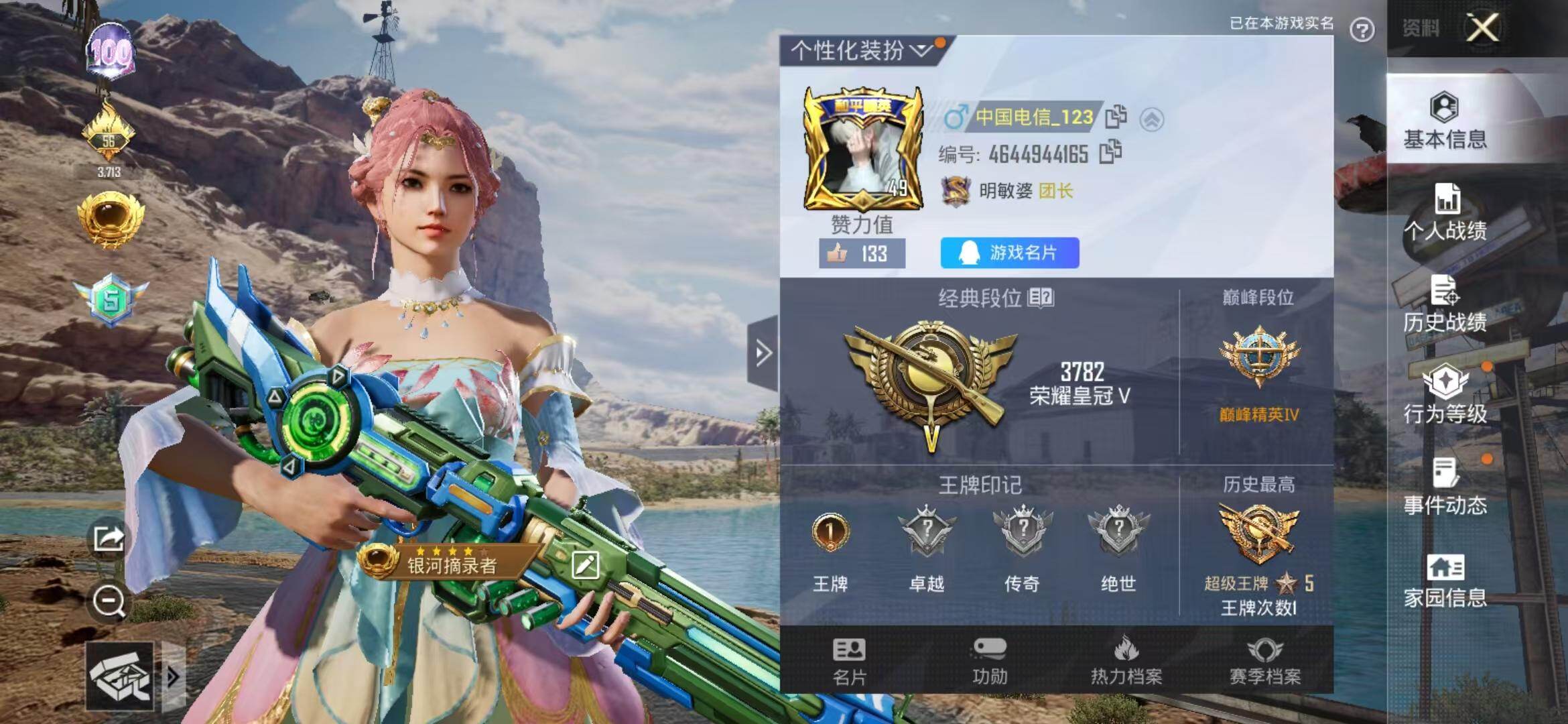This screenshot has height=724, width=1568.
Task: Tap the blue 游戏名片 button
Action: tap(1009, 253)
